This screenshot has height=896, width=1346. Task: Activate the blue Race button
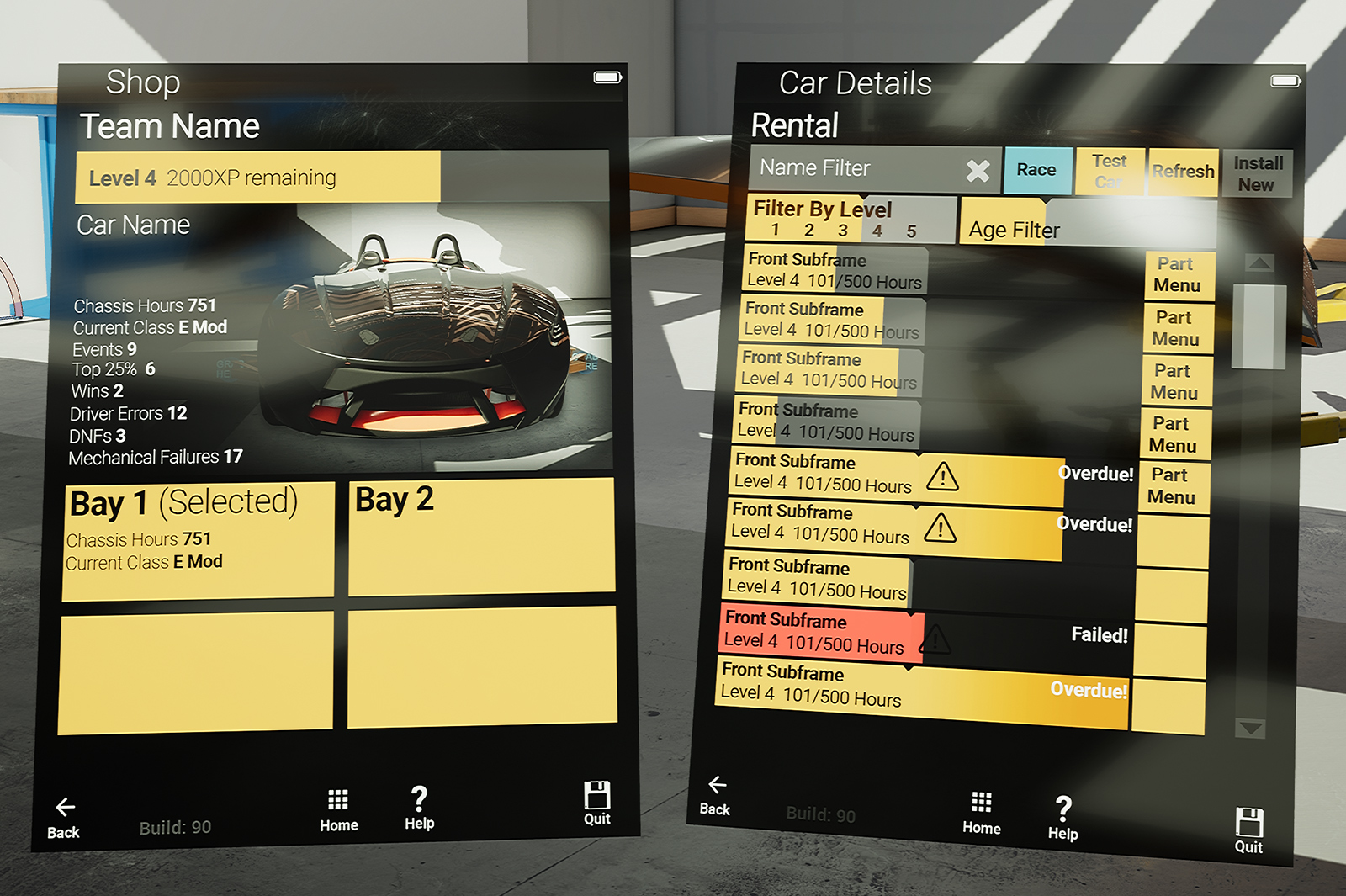[x=1036, y=170]
